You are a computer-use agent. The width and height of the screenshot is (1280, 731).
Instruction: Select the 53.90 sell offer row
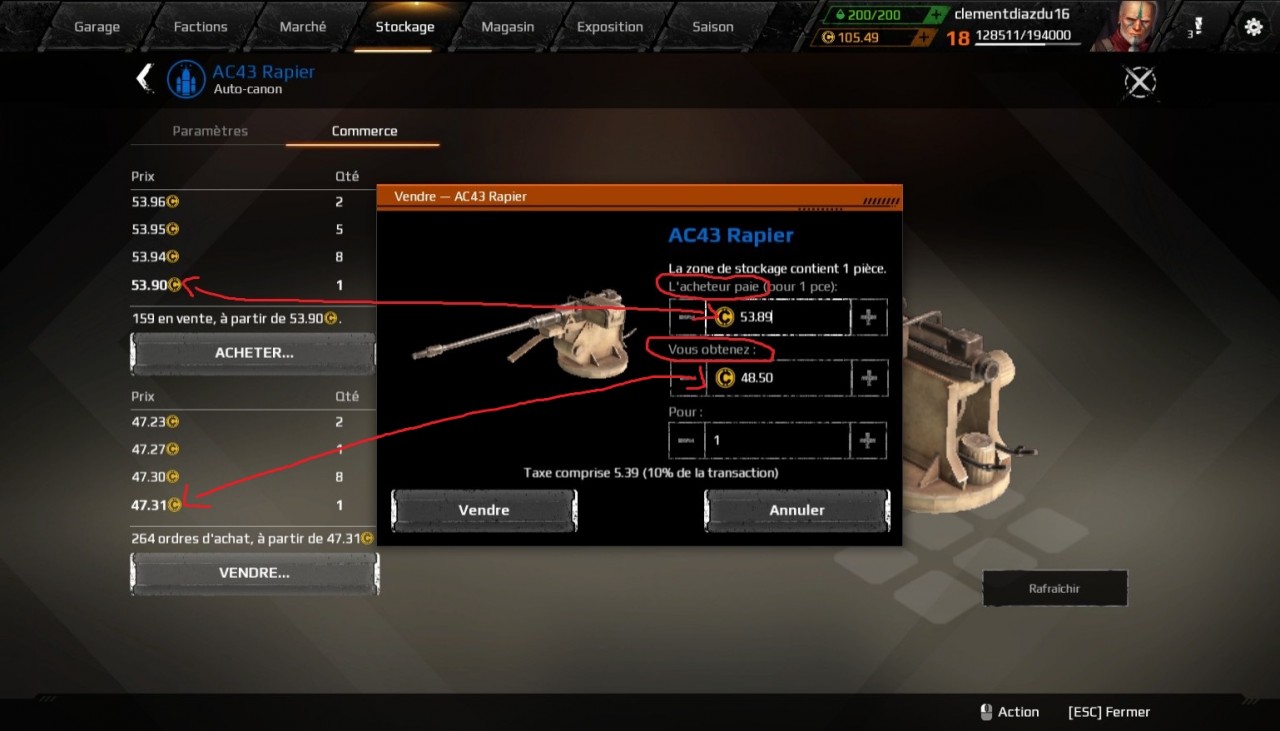click(x=240, y=285)
